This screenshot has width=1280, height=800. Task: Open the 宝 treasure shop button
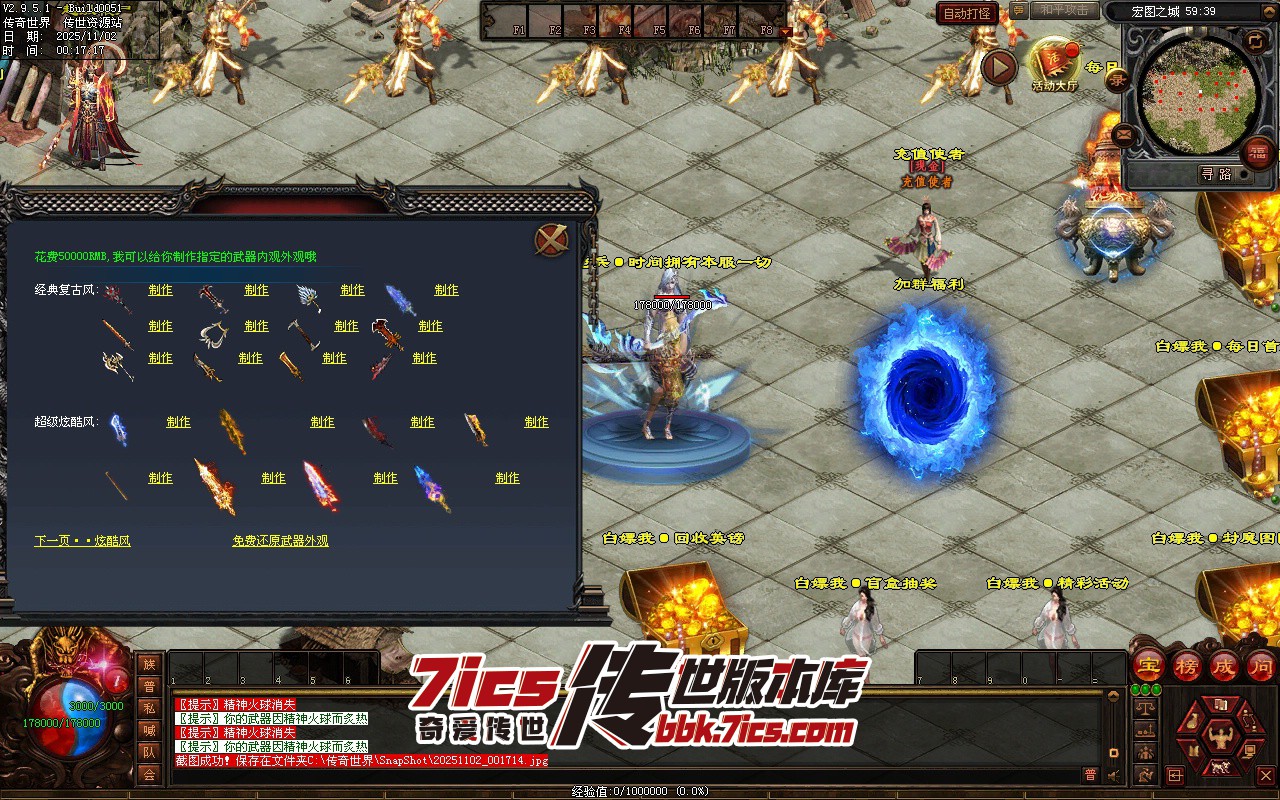(1148, 667)
